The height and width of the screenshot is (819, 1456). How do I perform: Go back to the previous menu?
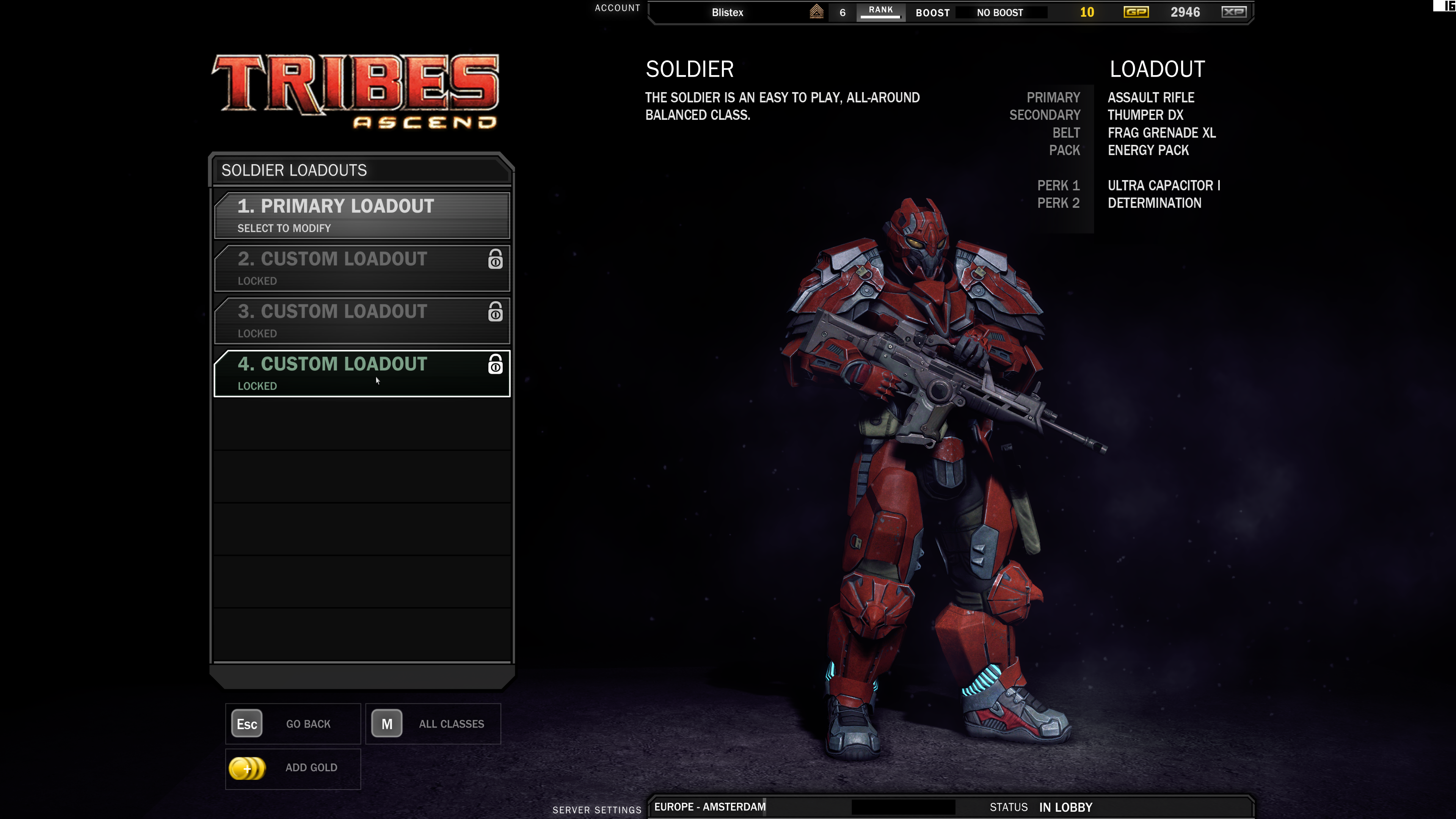(293, 723)
